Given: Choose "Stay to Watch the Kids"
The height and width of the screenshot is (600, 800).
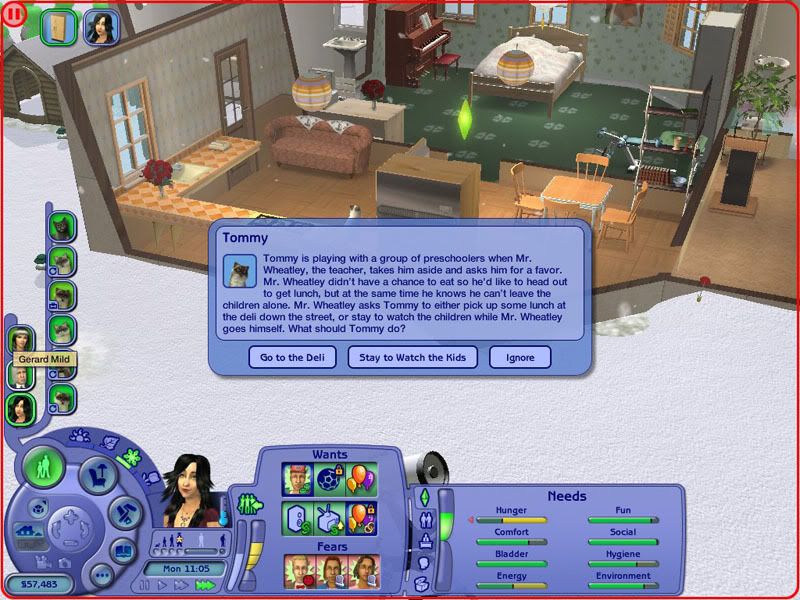Looking at the screenshot, I should tap(412, 357).
